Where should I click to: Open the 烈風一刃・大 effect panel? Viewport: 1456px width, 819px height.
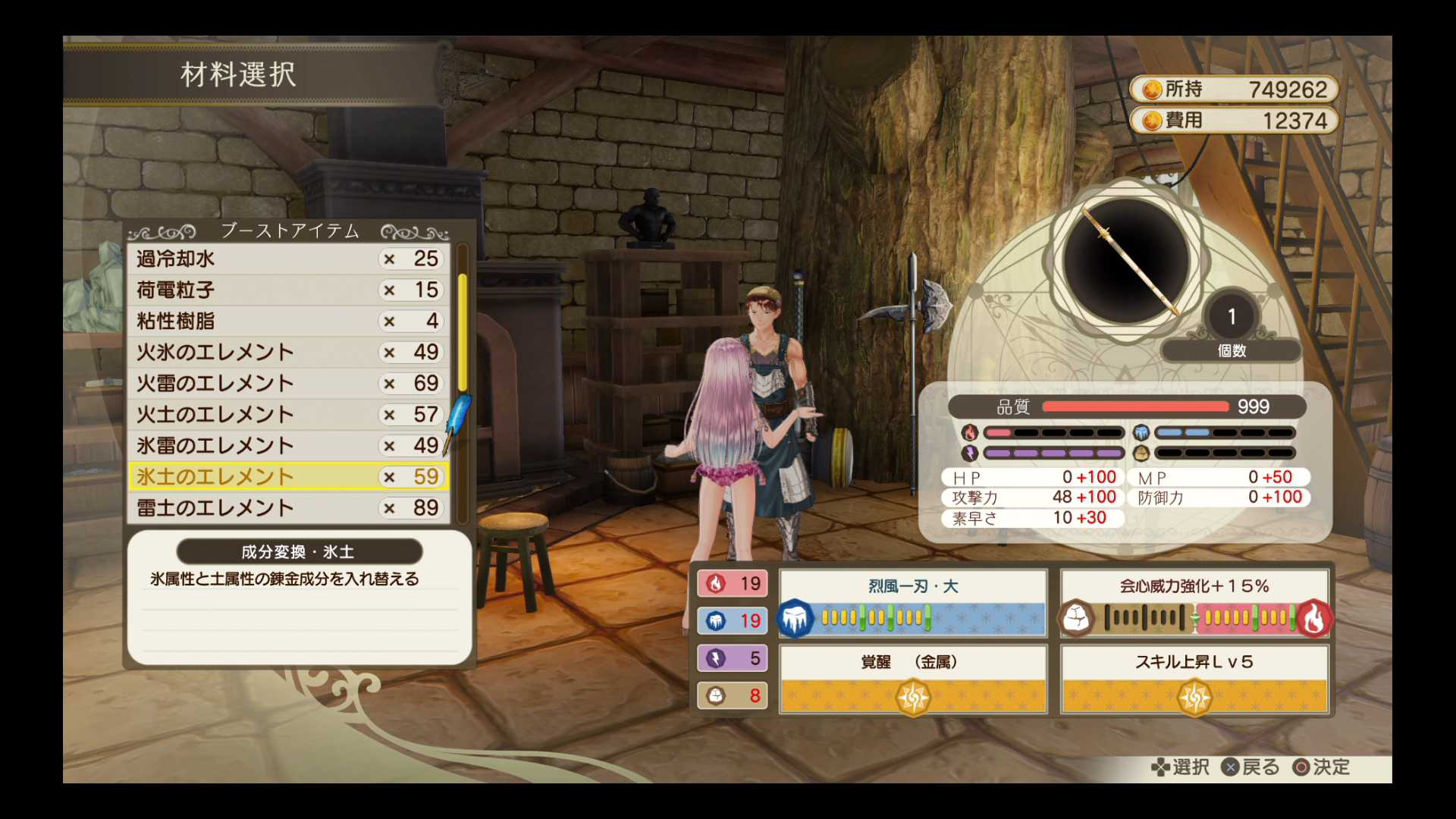coord(913,604)
